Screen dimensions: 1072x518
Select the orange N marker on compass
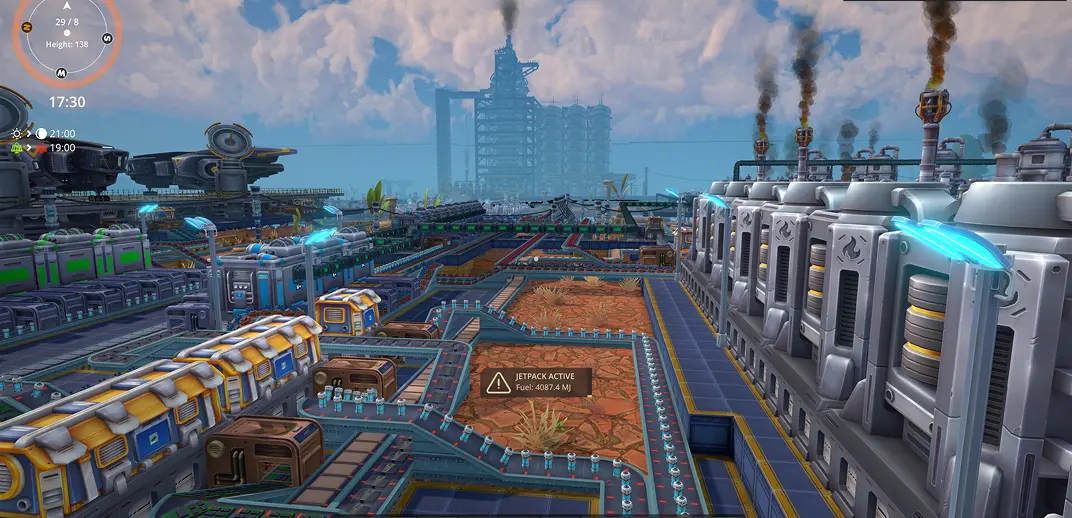tap(27, 27)
